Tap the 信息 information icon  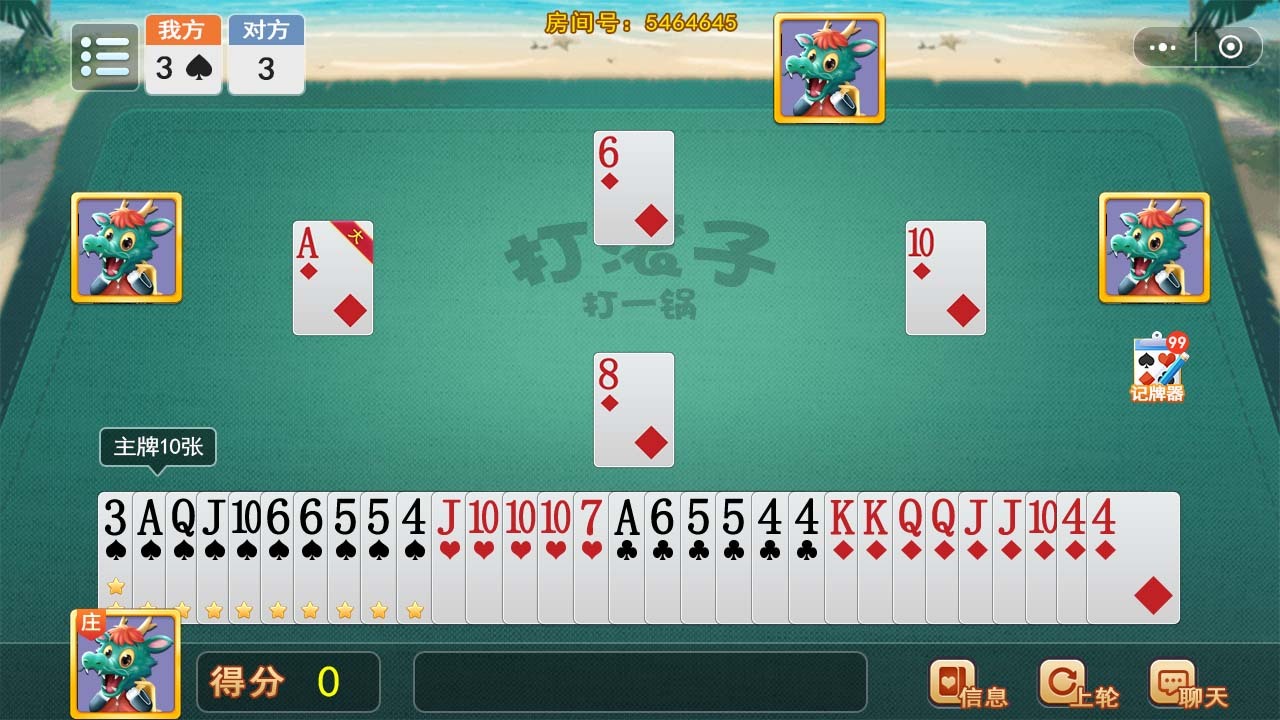(x=952, y=682)
